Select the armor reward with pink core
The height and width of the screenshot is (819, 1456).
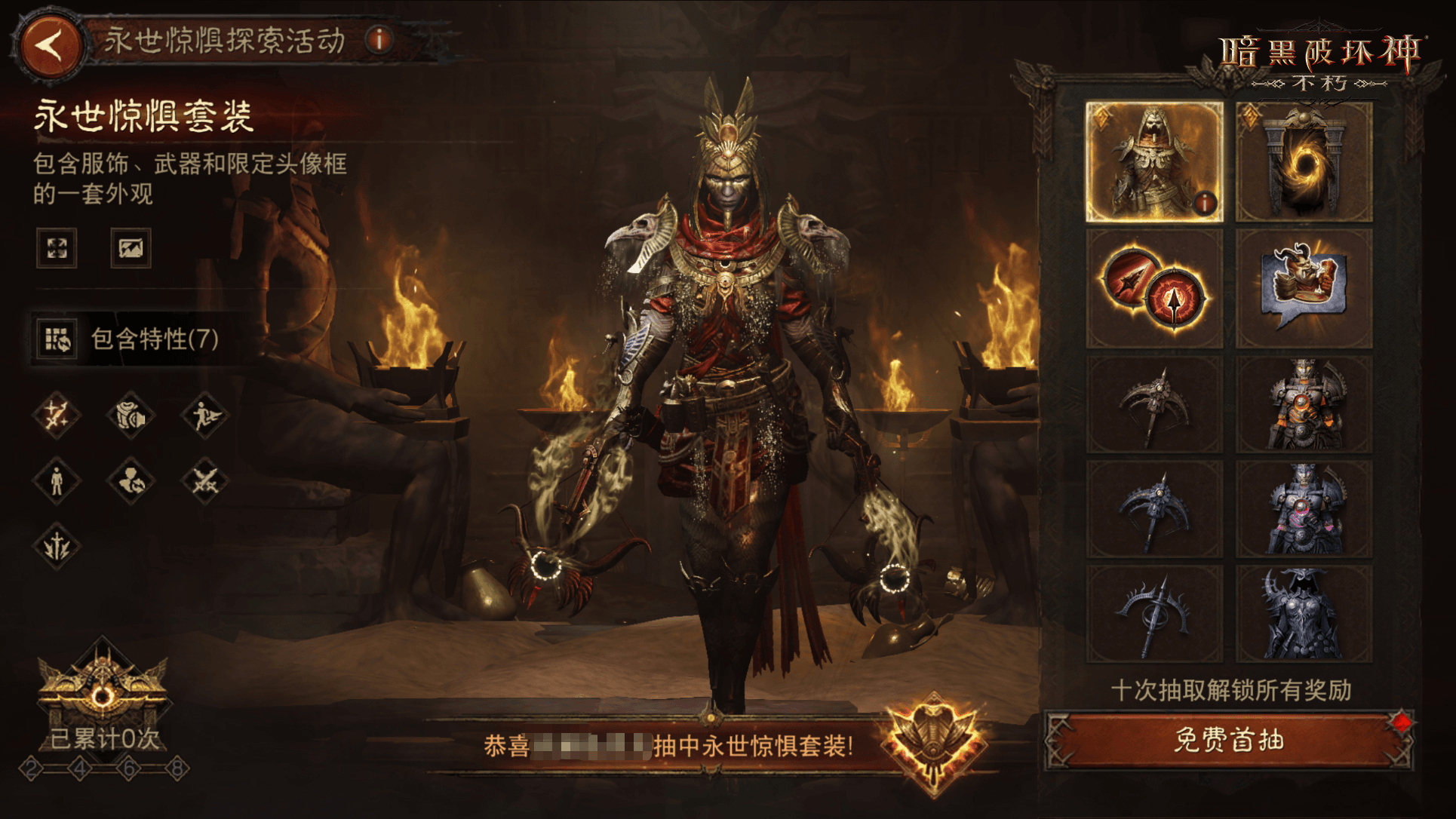point(1304,510)
